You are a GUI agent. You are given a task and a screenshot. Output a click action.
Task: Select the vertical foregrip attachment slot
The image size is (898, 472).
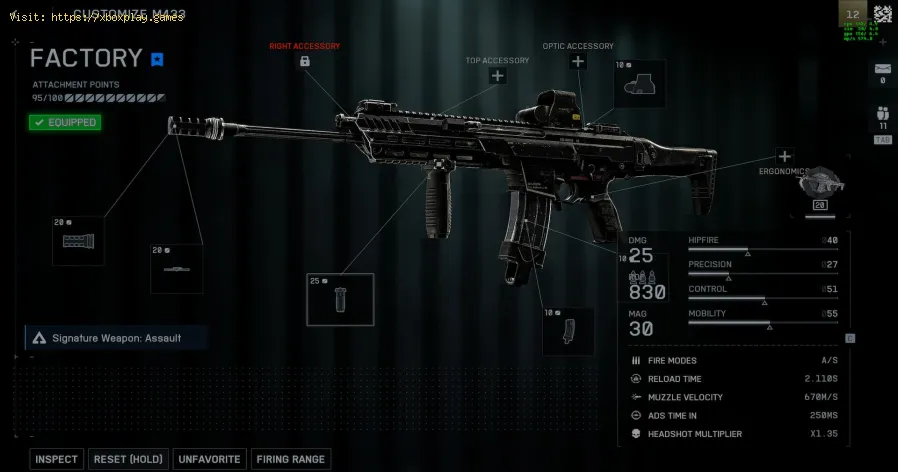coord(340,300)
